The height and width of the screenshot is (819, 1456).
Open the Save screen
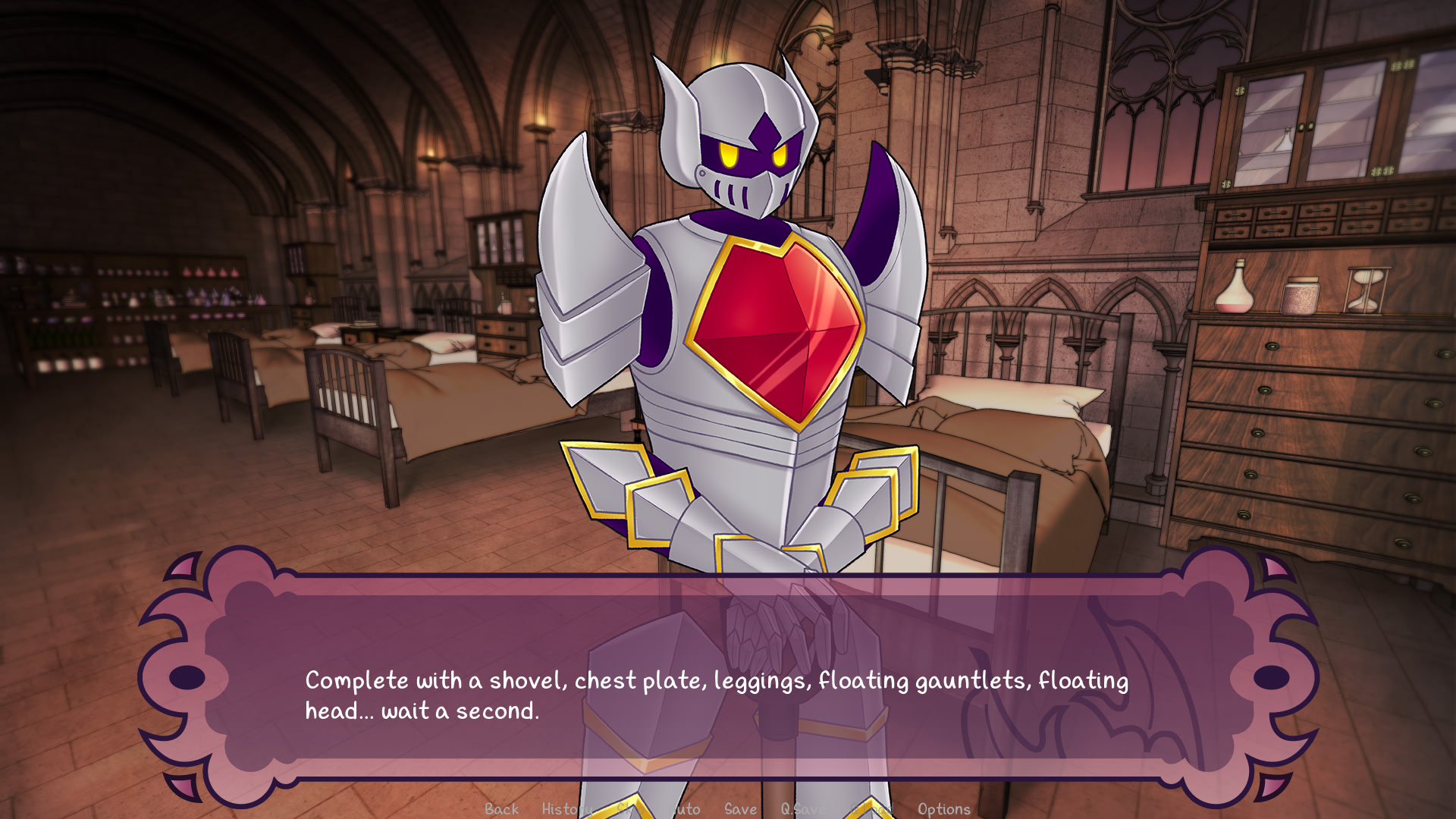[739, 808]
